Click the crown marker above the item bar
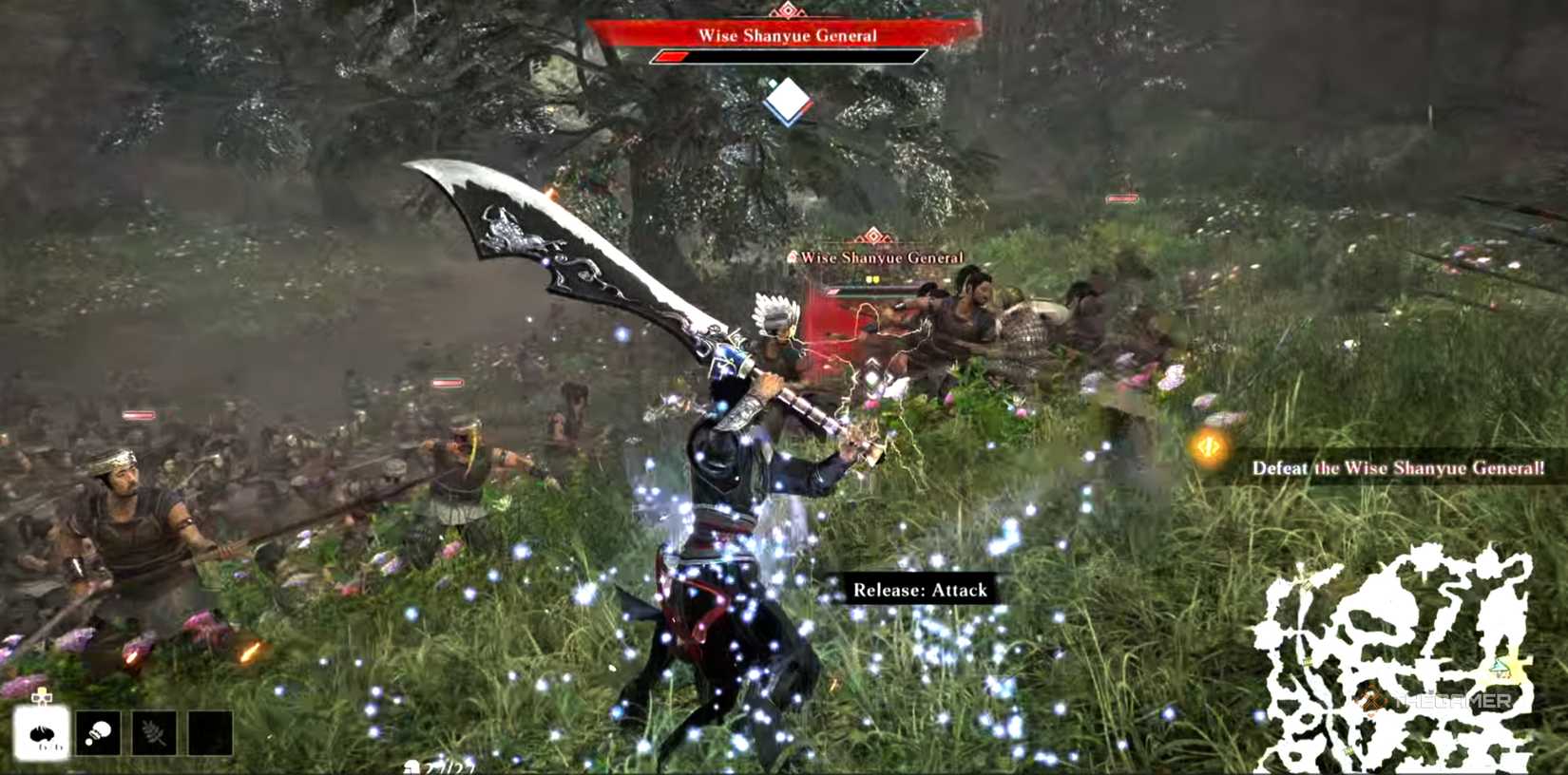The image size is (1568, 775). click(40, 697)
